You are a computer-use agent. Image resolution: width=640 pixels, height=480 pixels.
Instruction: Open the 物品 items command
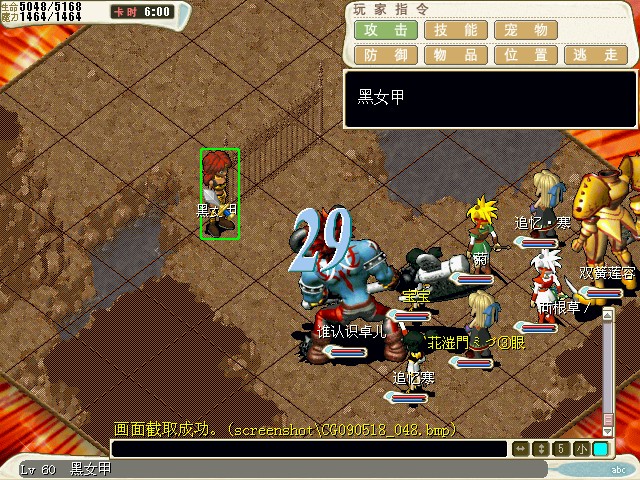click(456, 55)
